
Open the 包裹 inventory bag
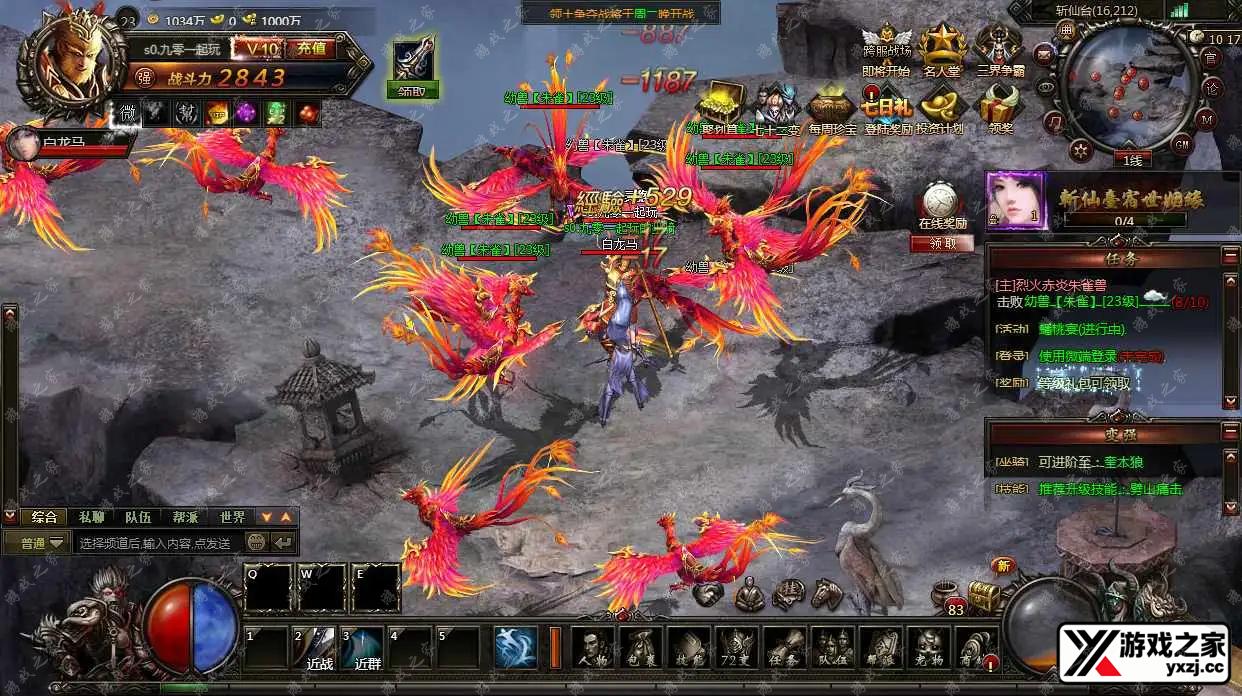click(x=640, y=649)
